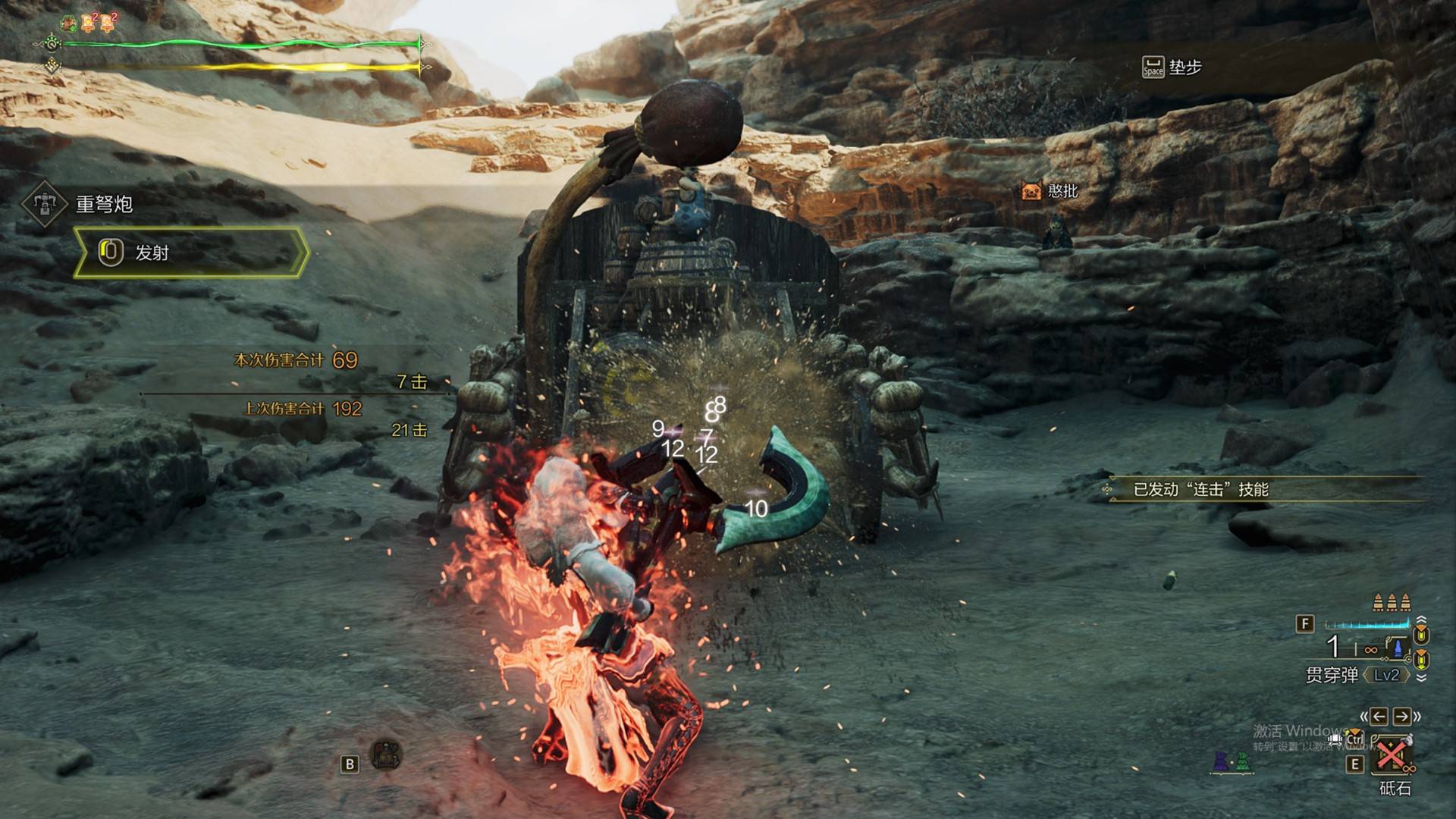Select the 发射 fire action box

coord(190,253)
